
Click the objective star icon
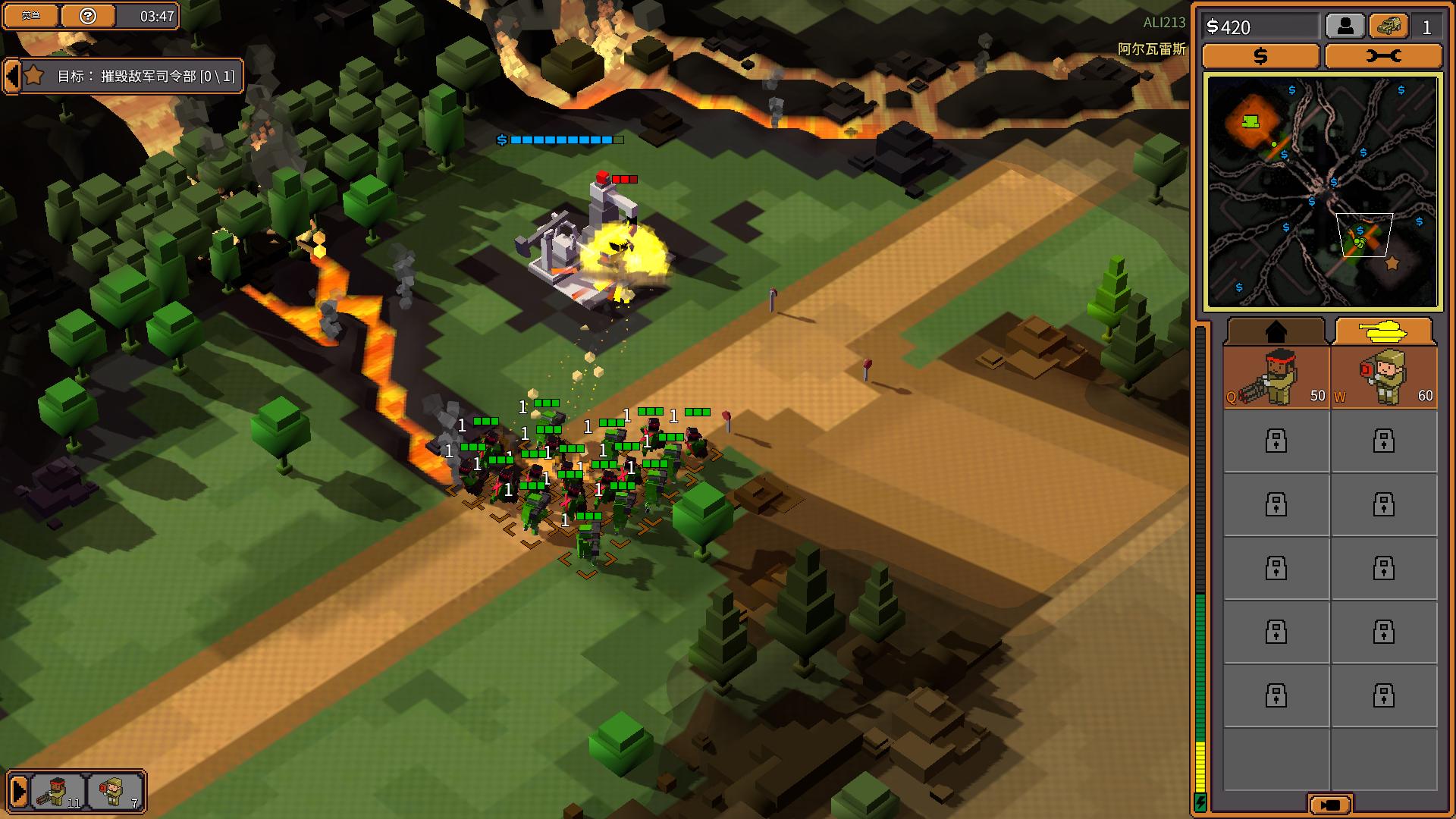coord(33,77)
